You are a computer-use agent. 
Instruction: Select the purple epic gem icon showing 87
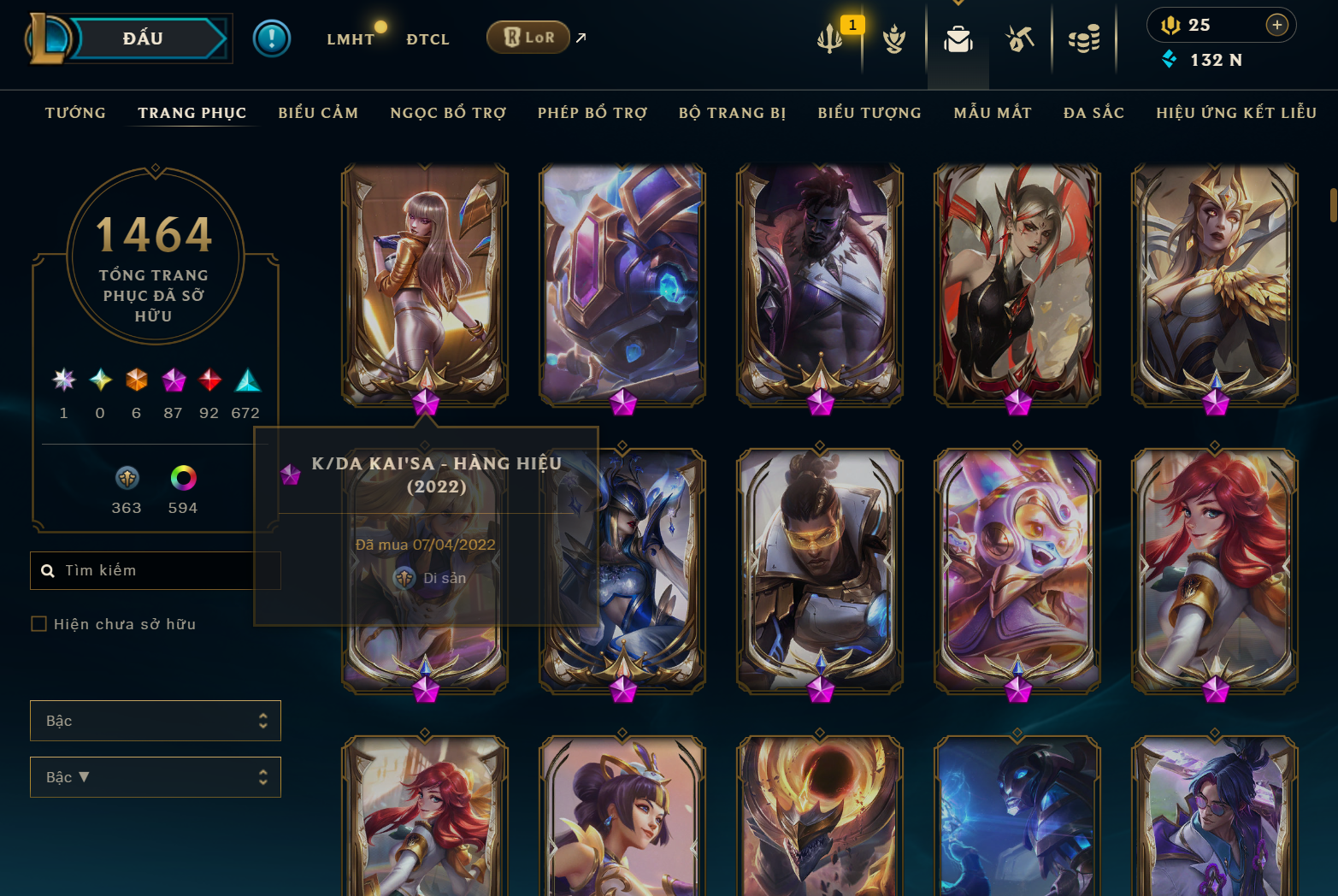coord(173,380)
